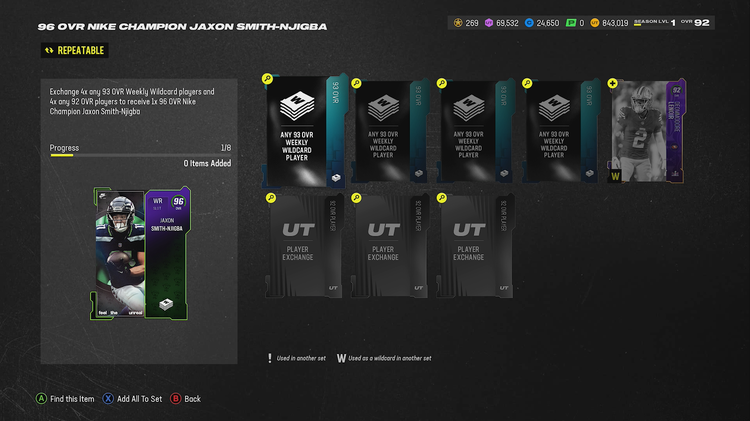750x421 pixels.
Task: Choose the 92 OVR player card wearing number 2
Action: pyautogui.click(x=646, y=132)
